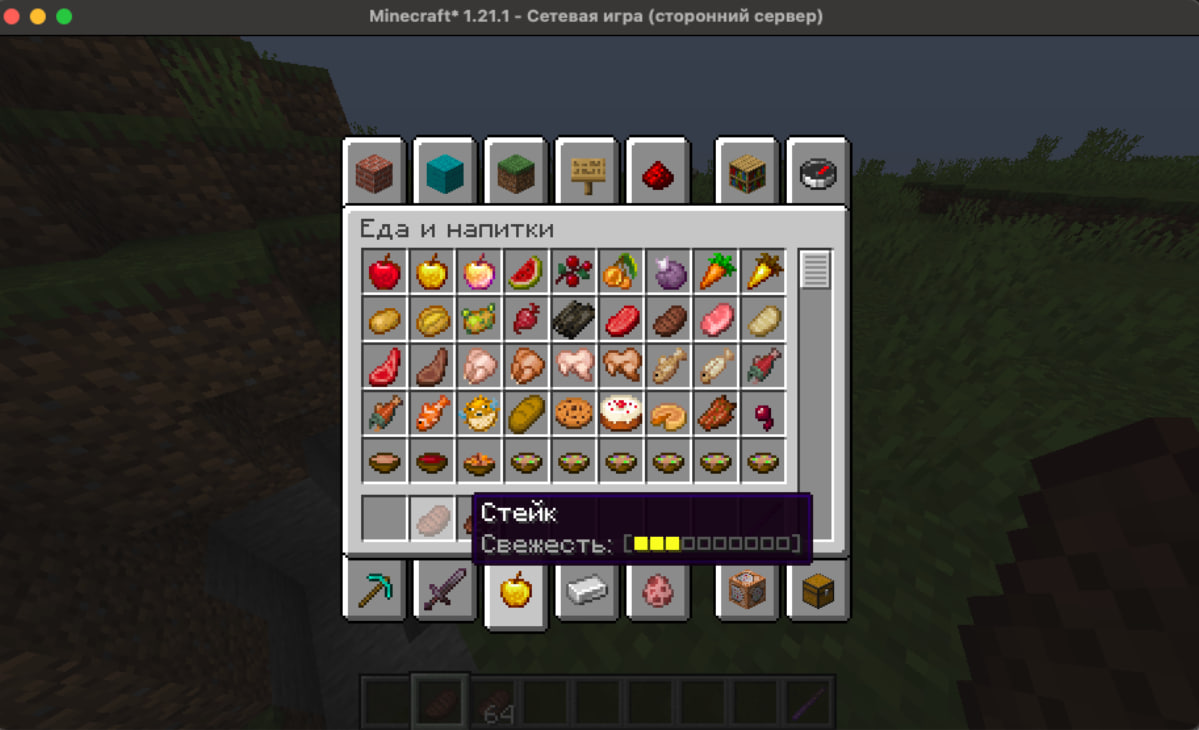Viewport: 1199px width, 730px height.
Task: Switch to the chest survival inventory tab
Action: (817, 590)
